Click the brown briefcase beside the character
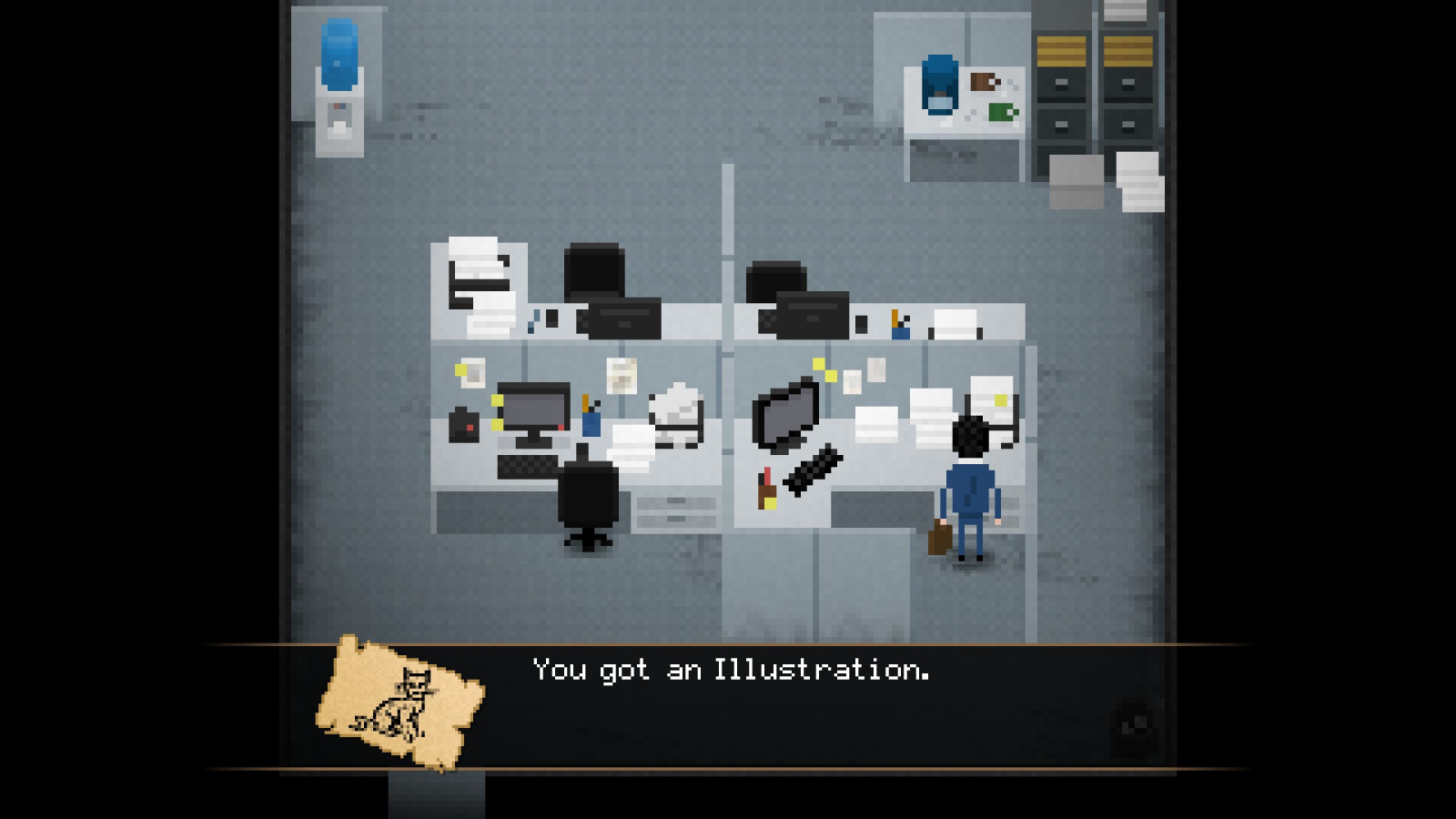1456x819 pixels. pyautogui.click(x=940, y=538)
